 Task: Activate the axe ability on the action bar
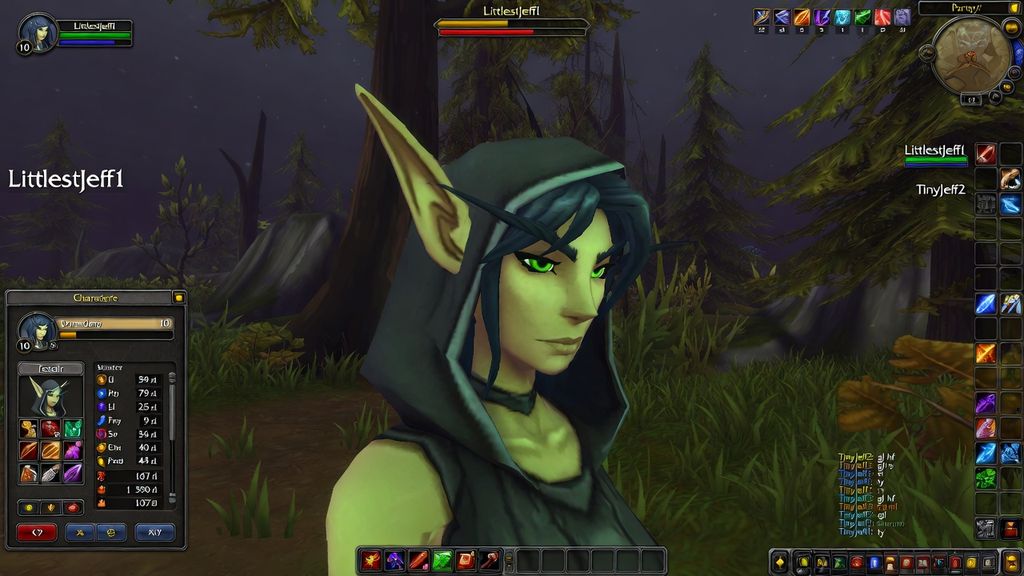[x=490, y=560]
